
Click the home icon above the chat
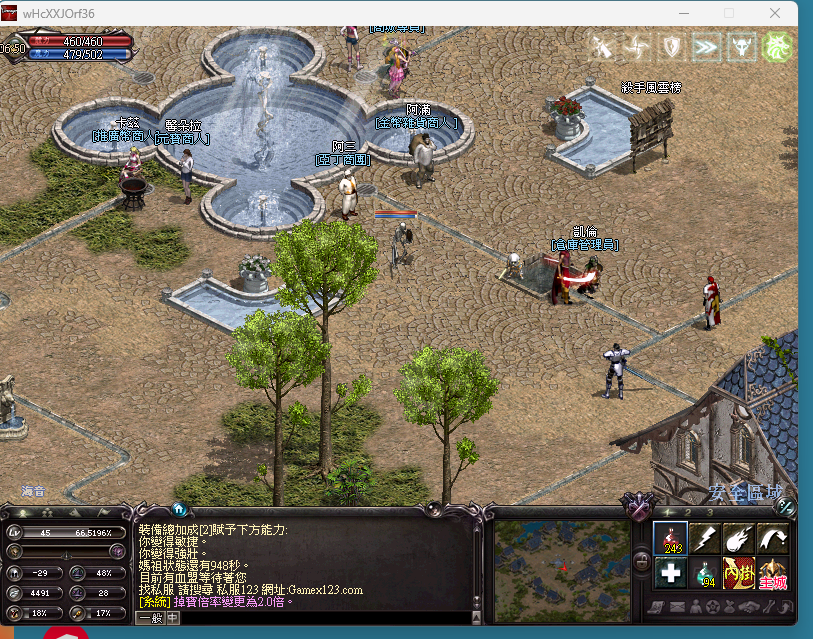(x=179, y=508)
